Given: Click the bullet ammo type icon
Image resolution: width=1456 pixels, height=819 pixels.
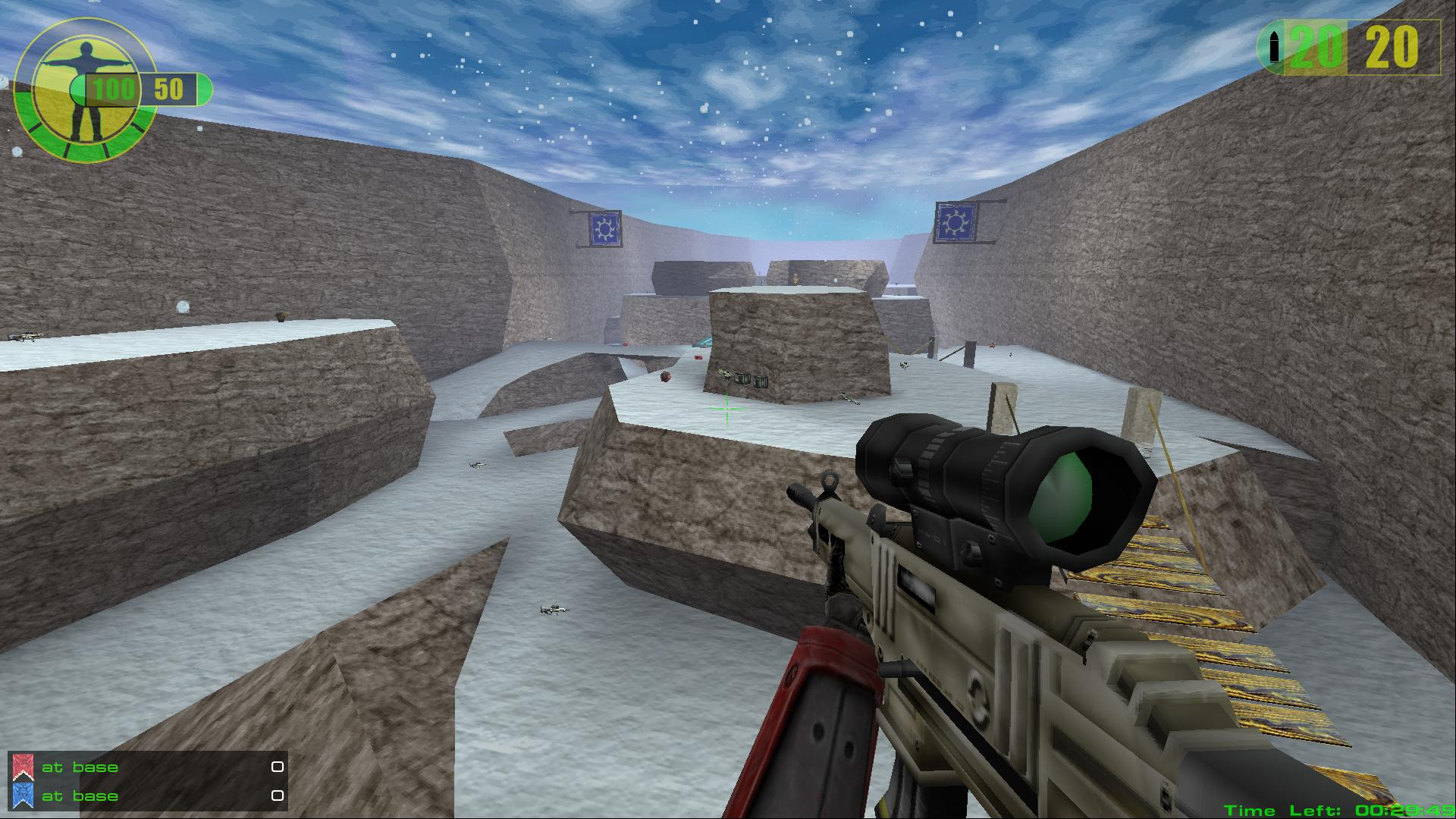Looking at the screenshot, I should [x=1273, y=48].
